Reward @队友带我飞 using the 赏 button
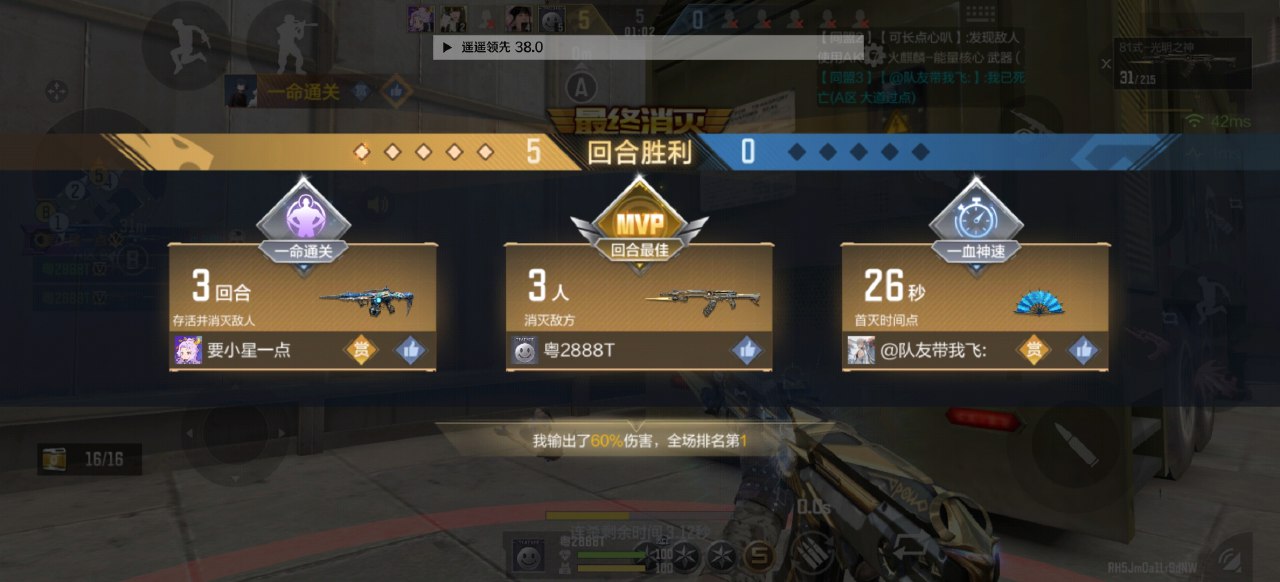Screen dimensions: 1280x582 pyautogui.click(x=1034, y=350)
